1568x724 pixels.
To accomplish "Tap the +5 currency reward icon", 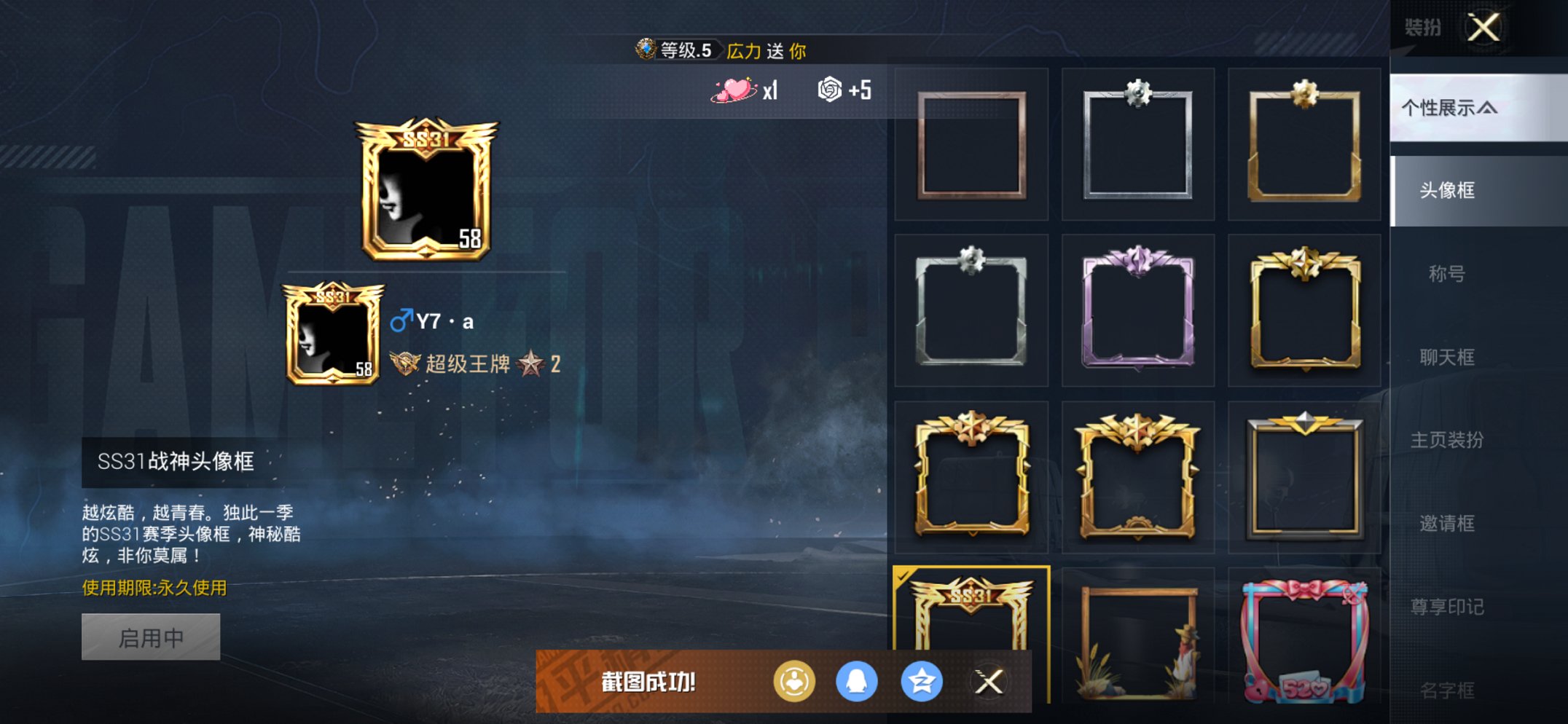I will (829, 90).
